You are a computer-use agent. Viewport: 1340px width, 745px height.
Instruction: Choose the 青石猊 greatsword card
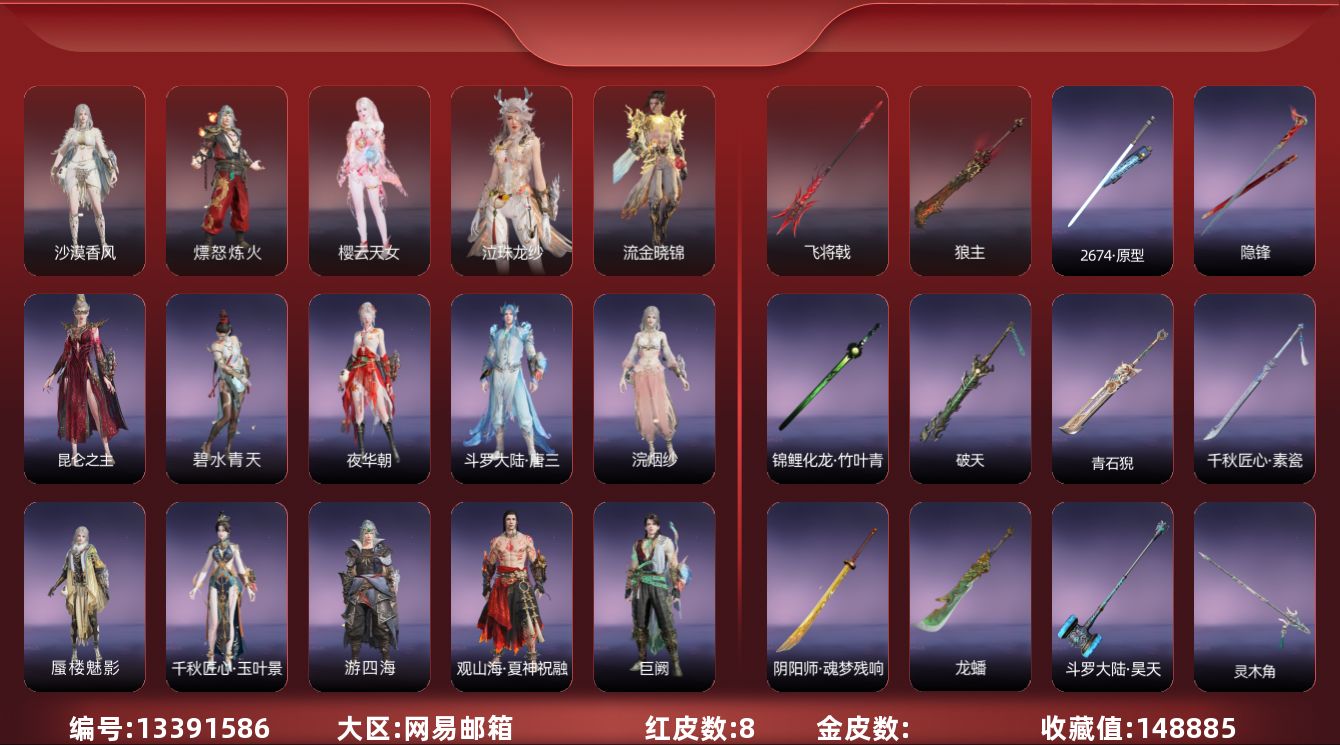click(x=1112, y=388)
